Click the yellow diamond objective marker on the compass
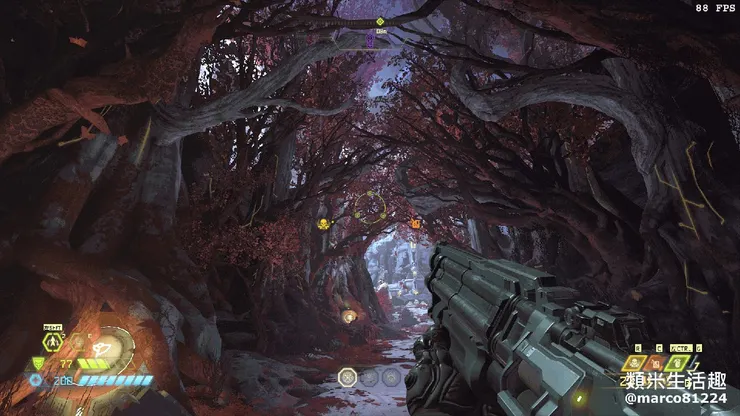 tap(380, 20)
